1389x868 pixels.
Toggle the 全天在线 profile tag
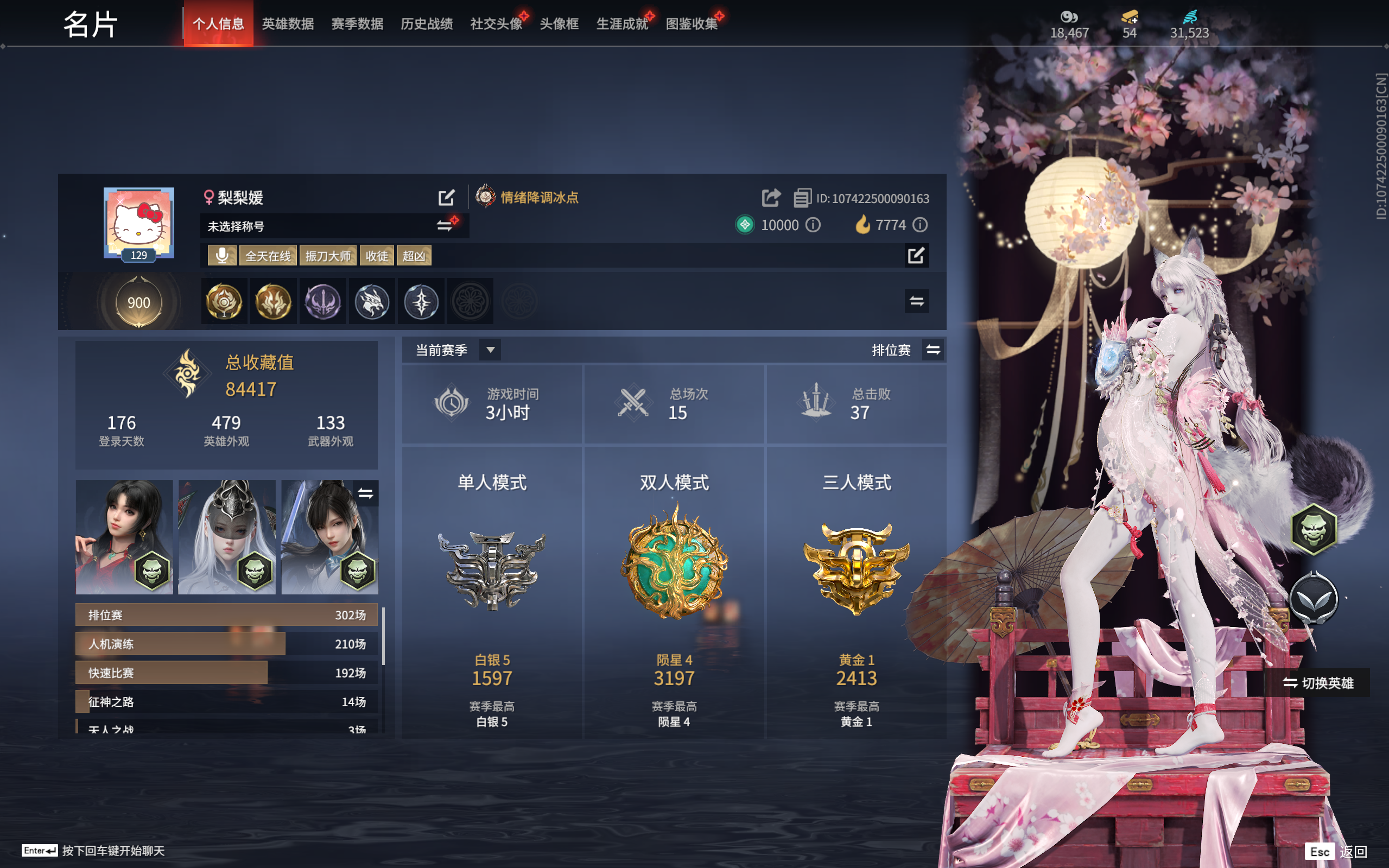point(268,256)
